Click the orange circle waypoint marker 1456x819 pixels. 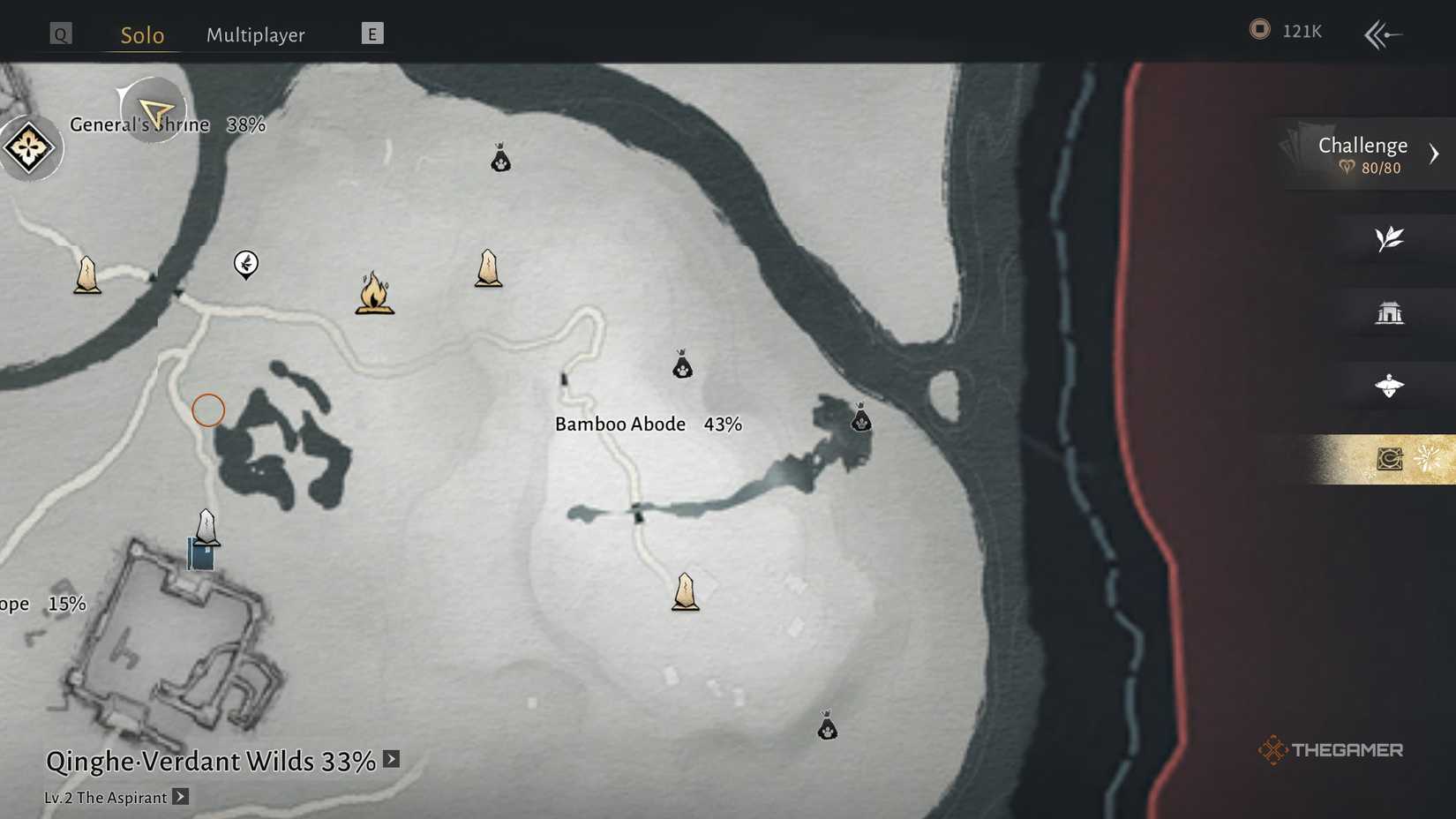[208, 409]
